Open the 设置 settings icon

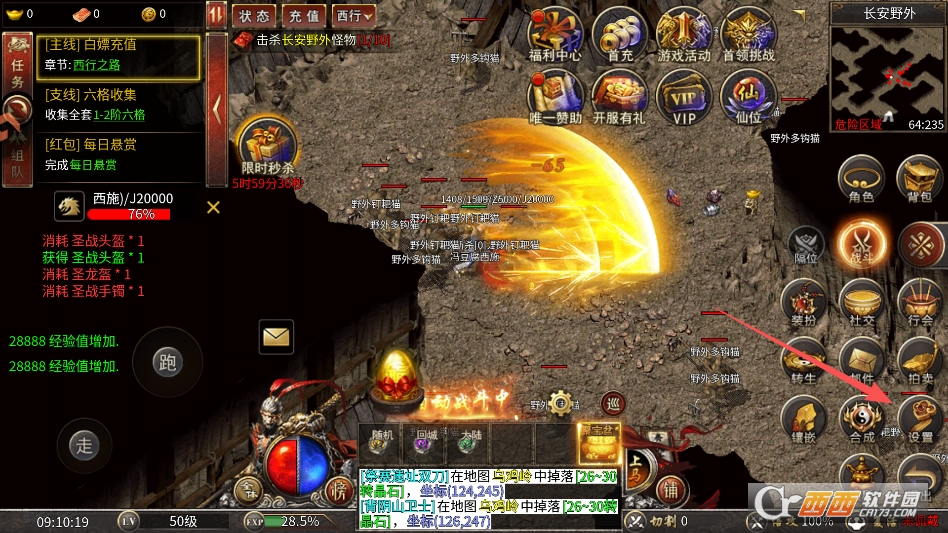(920, 418)
